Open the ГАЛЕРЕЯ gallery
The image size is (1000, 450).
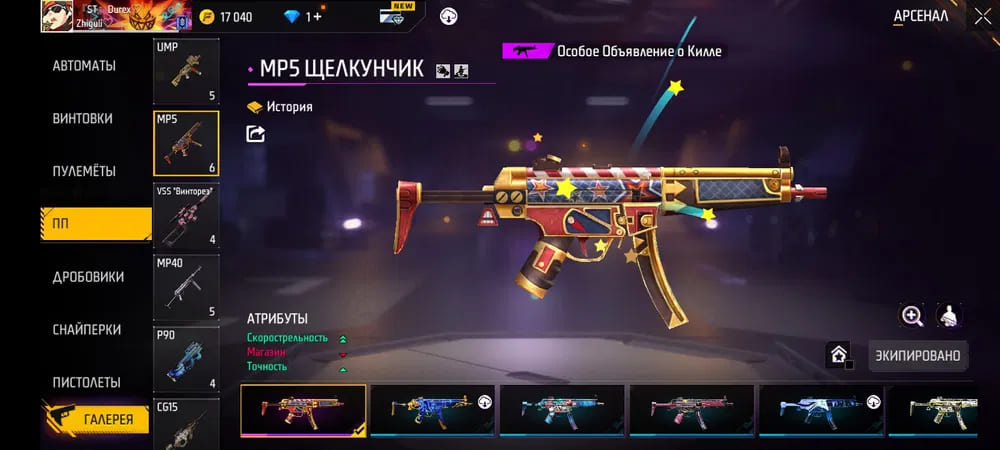96,419
